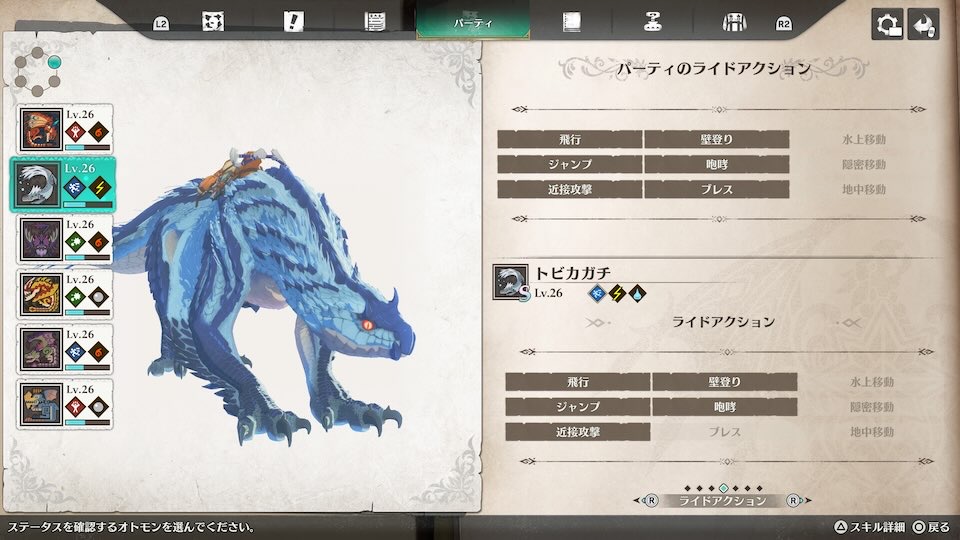Select the party 飛行 ride action

coord(570,139)
